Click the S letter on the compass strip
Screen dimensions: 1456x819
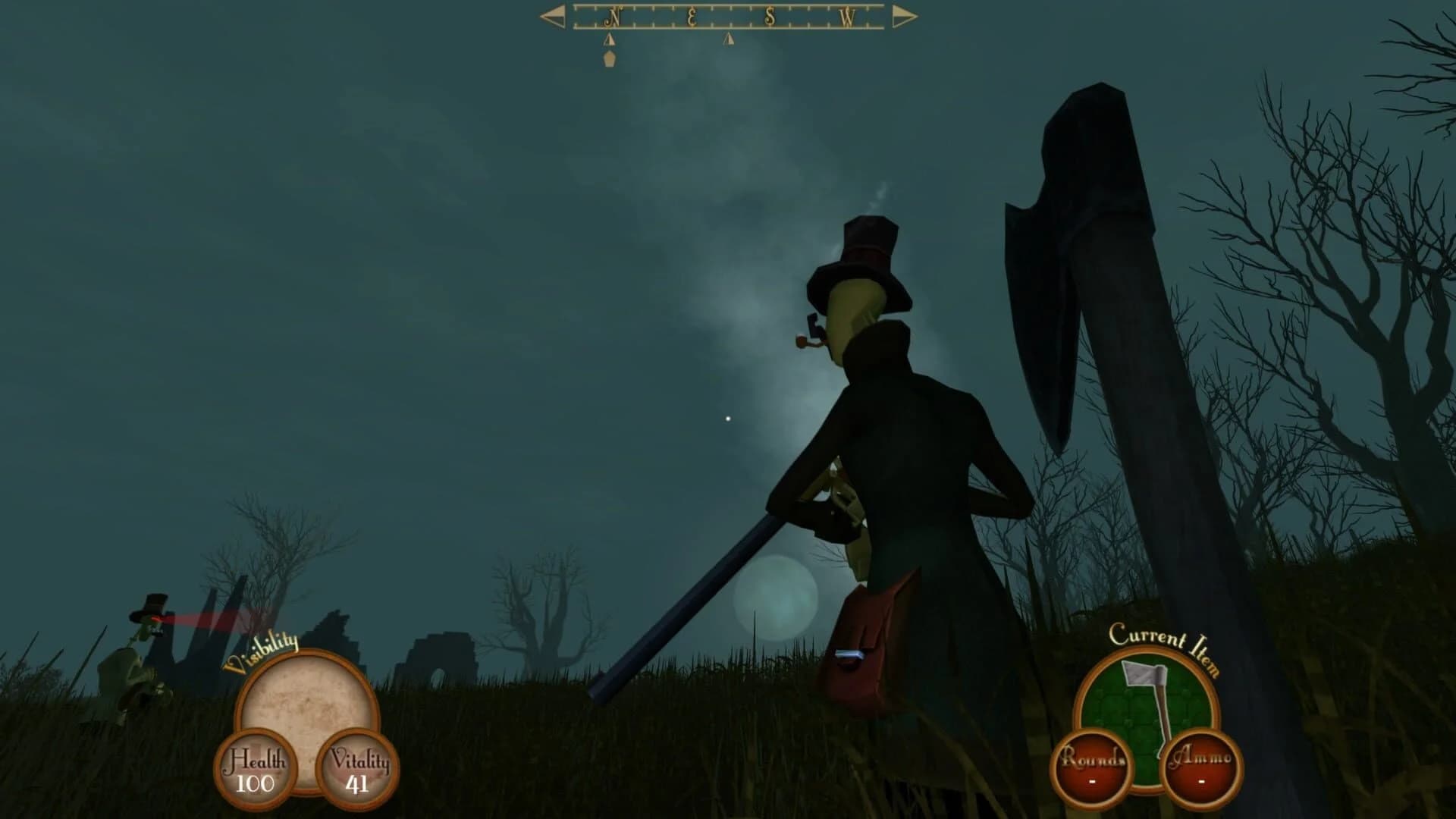[x=768, y=15]
